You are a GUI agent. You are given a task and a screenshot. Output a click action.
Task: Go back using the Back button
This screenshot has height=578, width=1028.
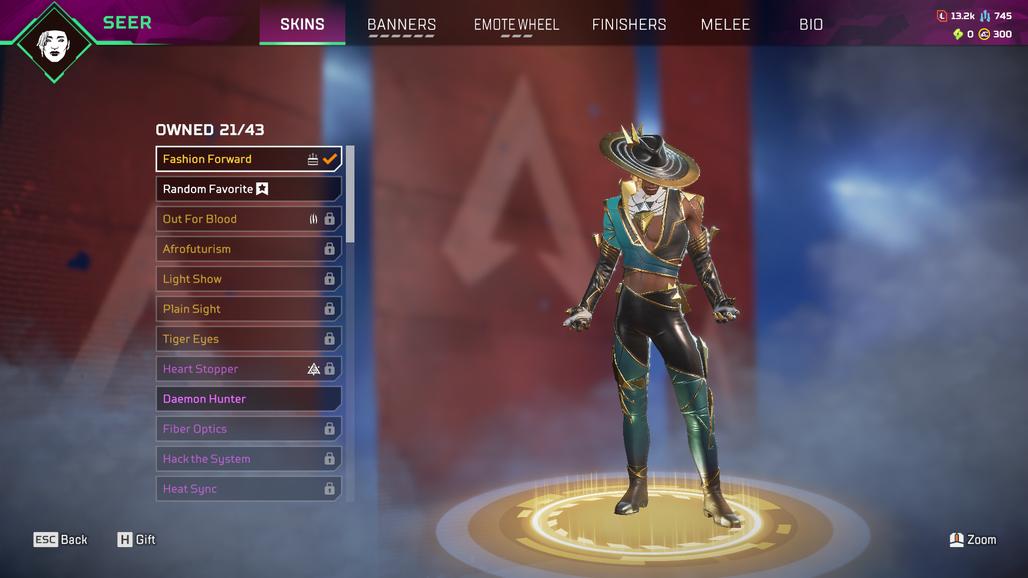(x=61, y=540)
